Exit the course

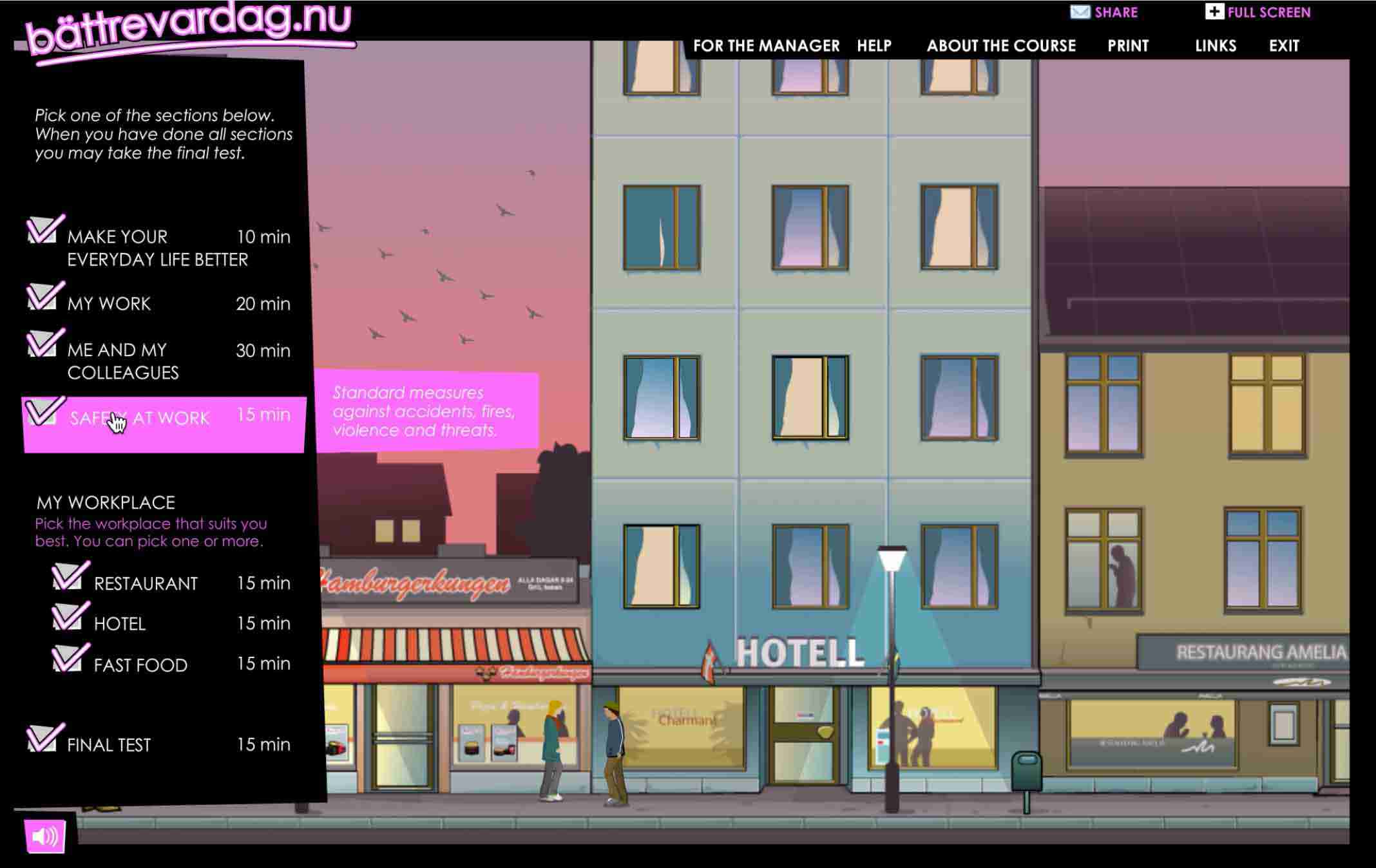[1284, 46]
